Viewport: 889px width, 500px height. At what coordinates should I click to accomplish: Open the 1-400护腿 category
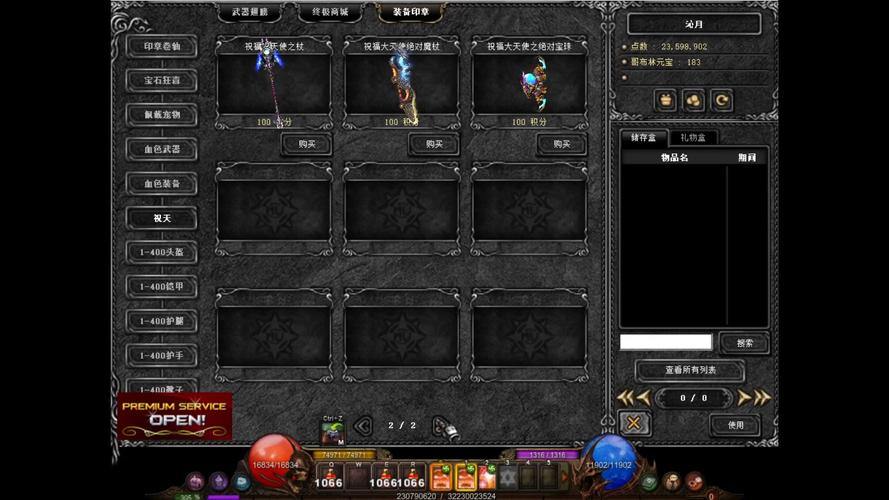pos(161,321)
